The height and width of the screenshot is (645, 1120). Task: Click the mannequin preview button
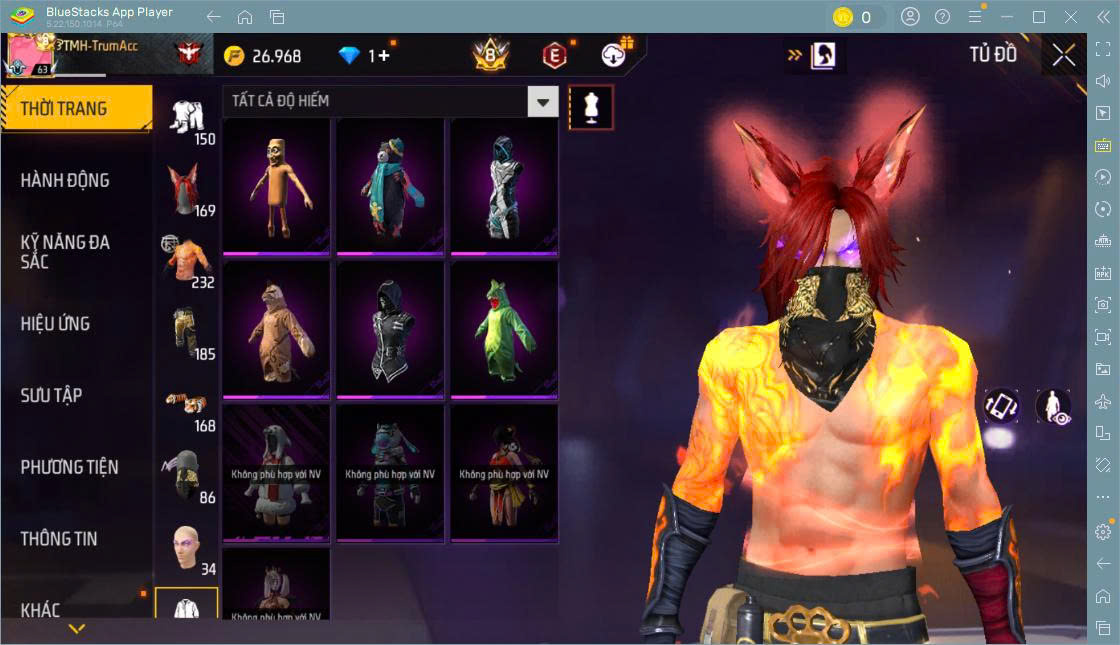[591, 107]
